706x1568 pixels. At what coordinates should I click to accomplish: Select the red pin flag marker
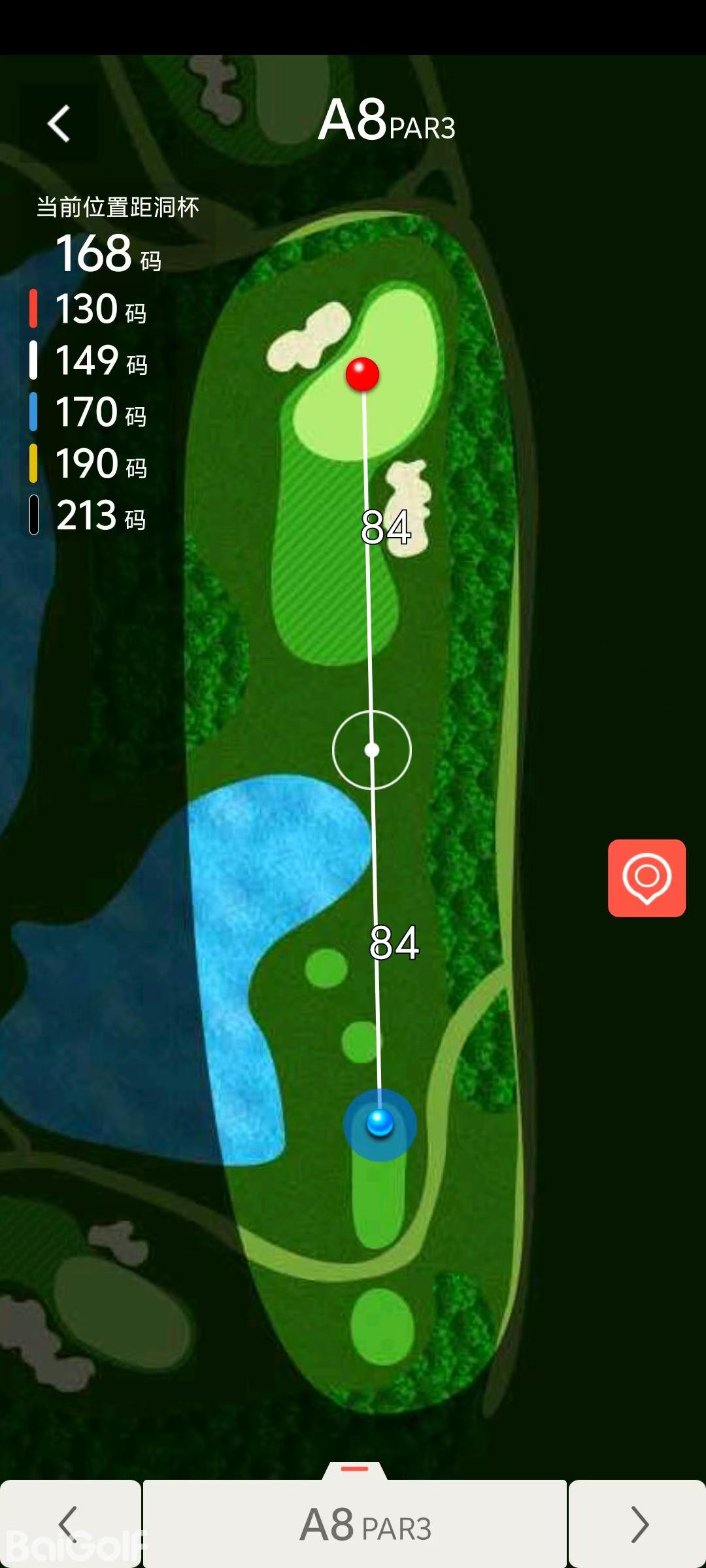coord(362,374)
